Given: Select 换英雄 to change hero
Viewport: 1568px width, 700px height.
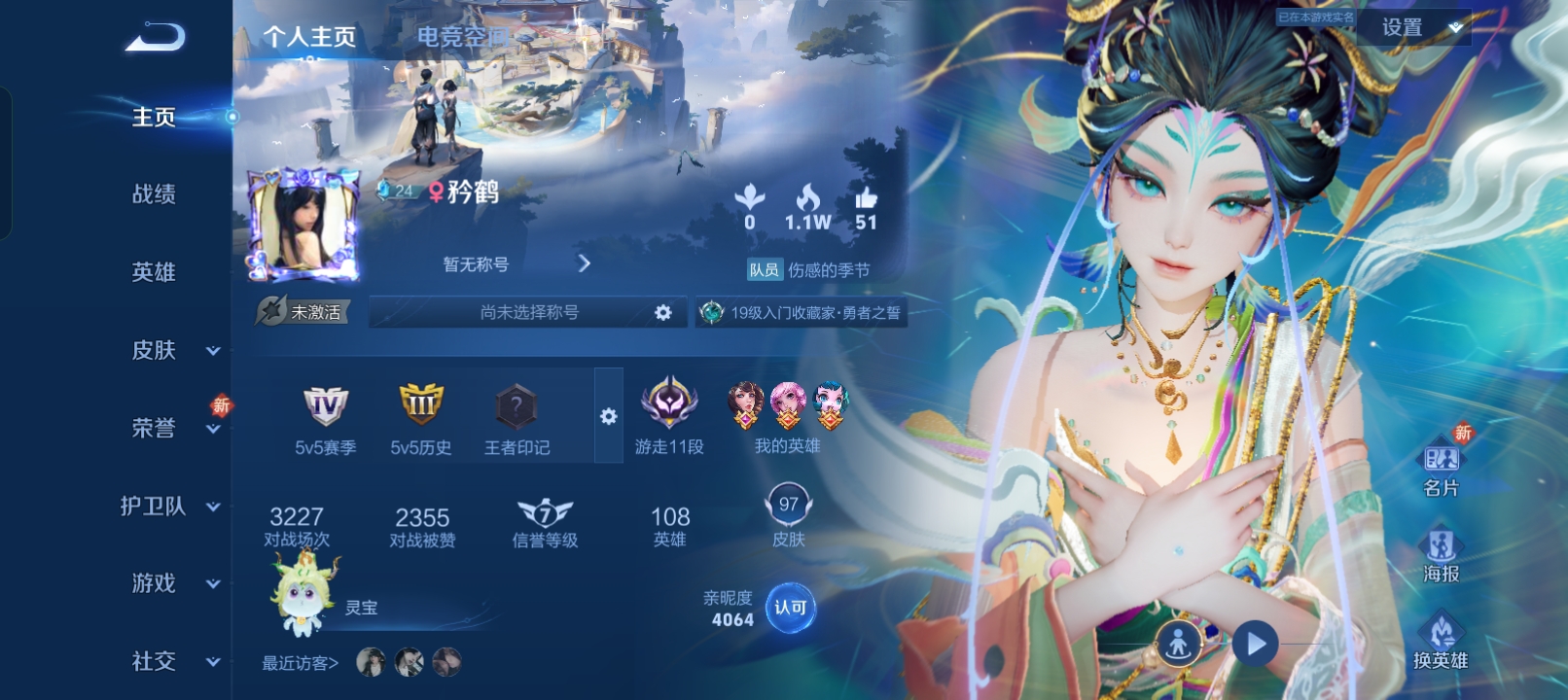Looking at the screenshot, I should (1441, 641).
